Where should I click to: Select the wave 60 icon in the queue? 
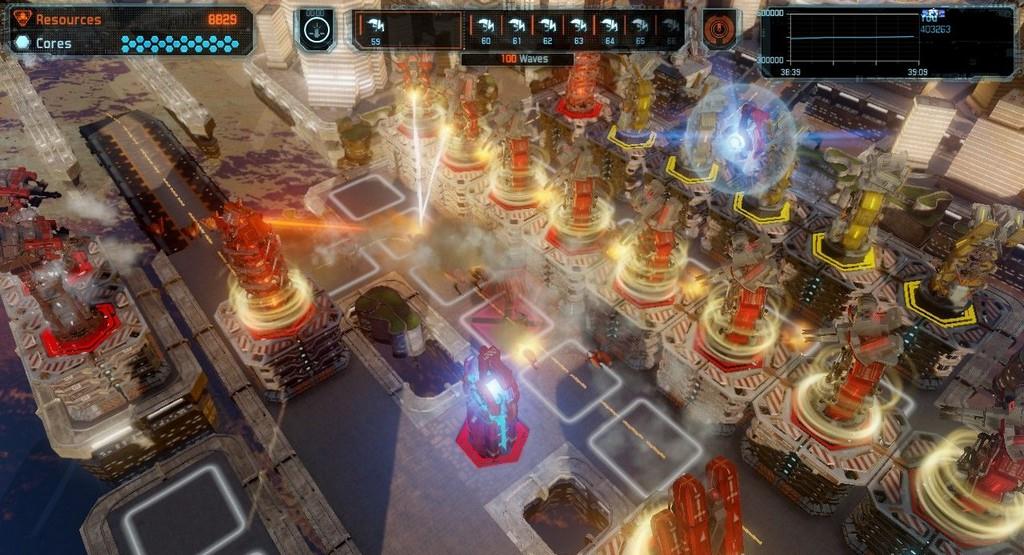[x=486, y=29]
